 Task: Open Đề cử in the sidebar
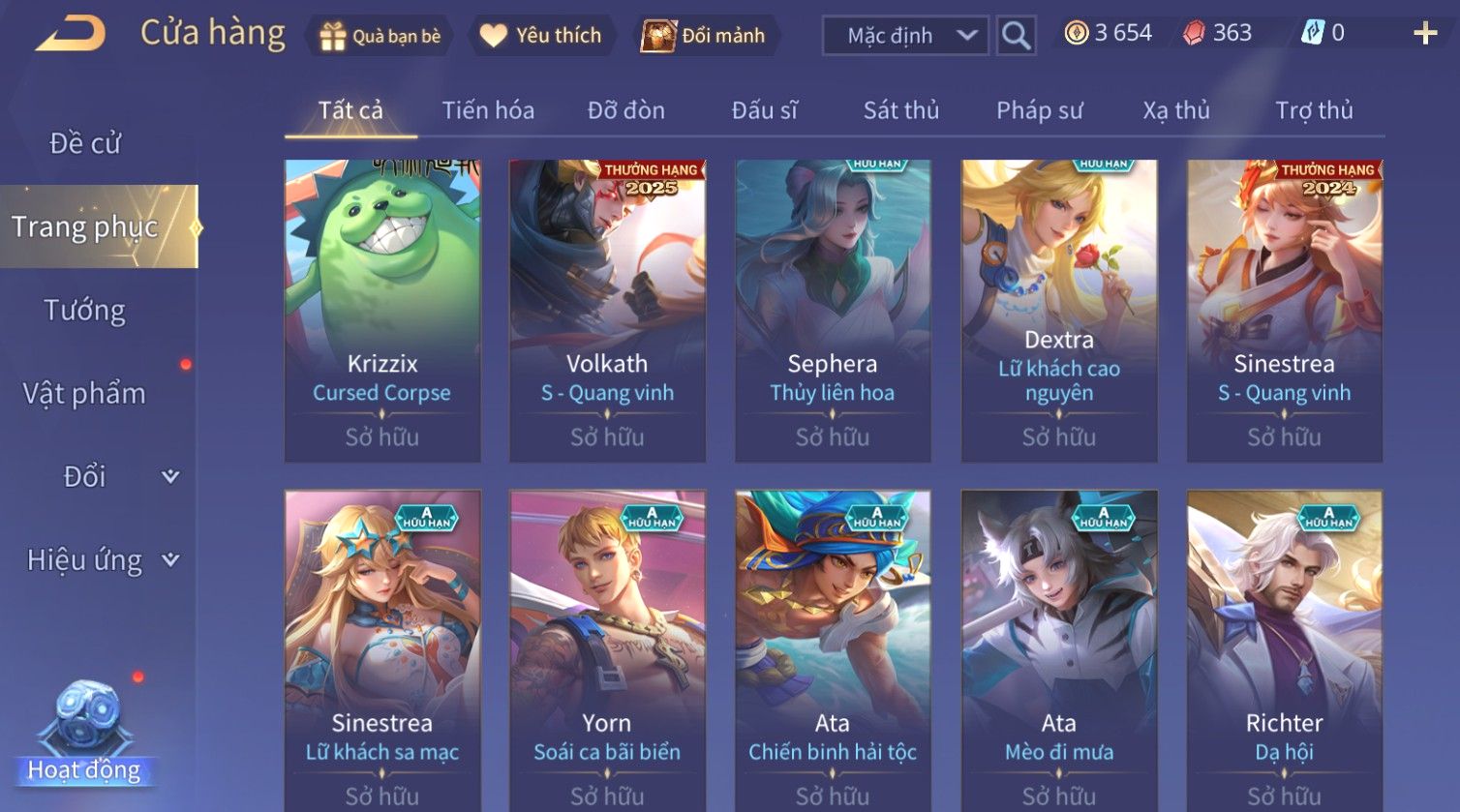[85, 143]
